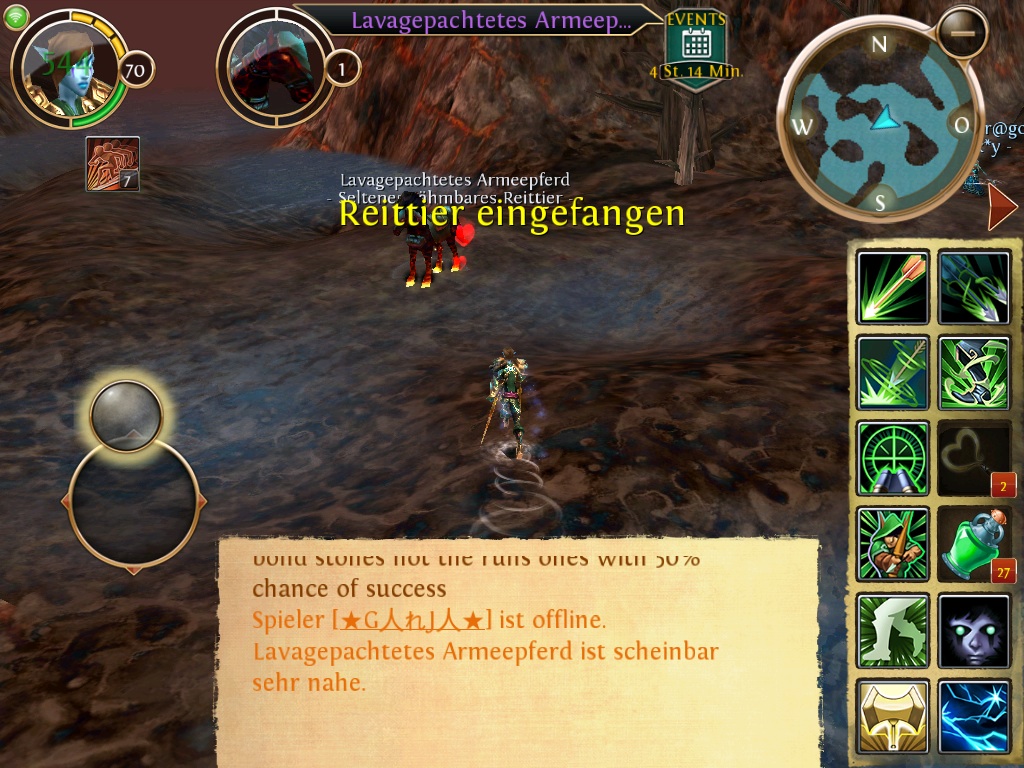This screenshot has width=1024, height=768.
Task: Activate the blue lightning skill
Action: (x=974, y=716)
